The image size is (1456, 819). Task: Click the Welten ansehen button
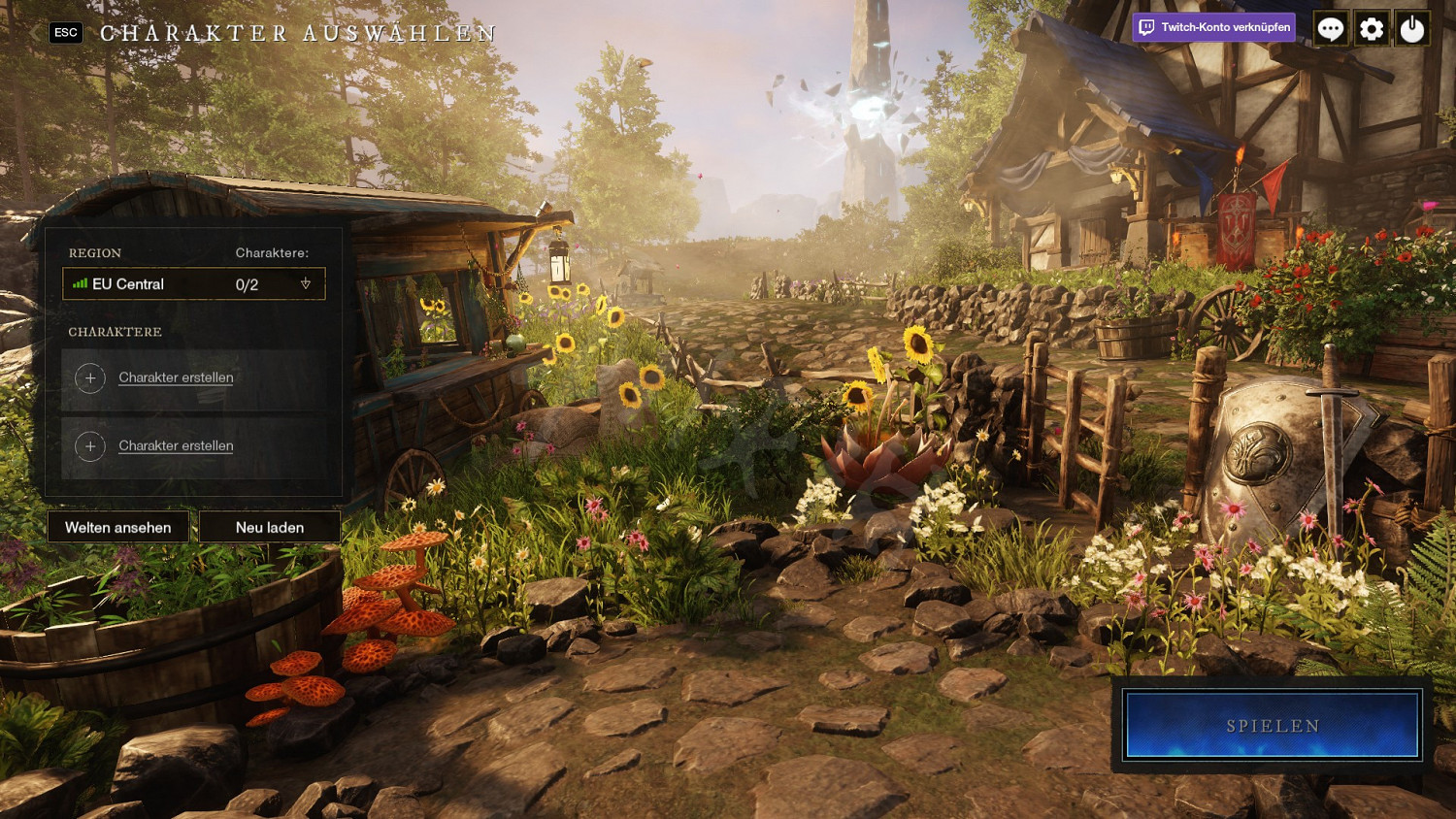(118, 527)
